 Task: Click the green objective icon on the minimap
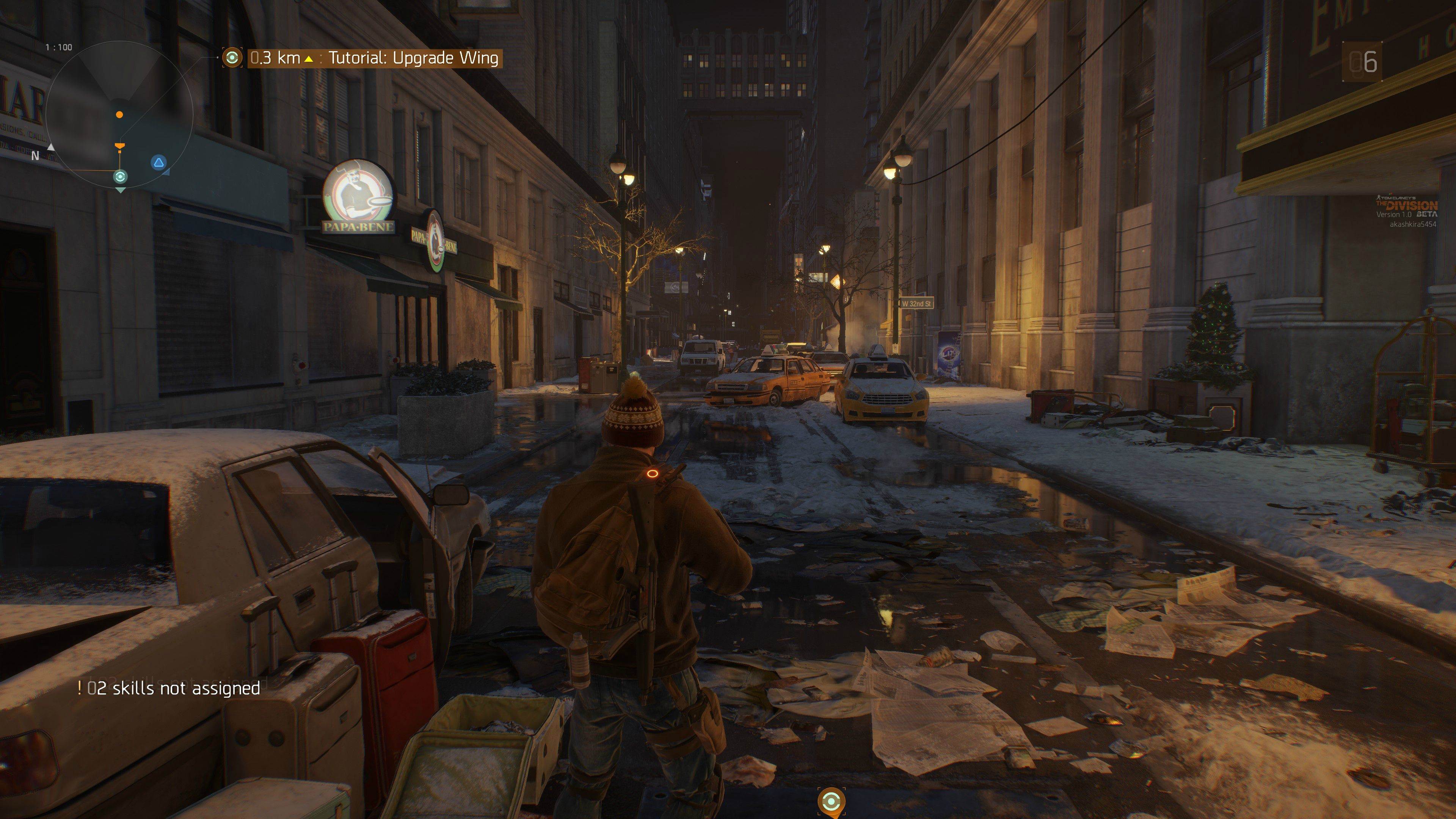(120, 177)
